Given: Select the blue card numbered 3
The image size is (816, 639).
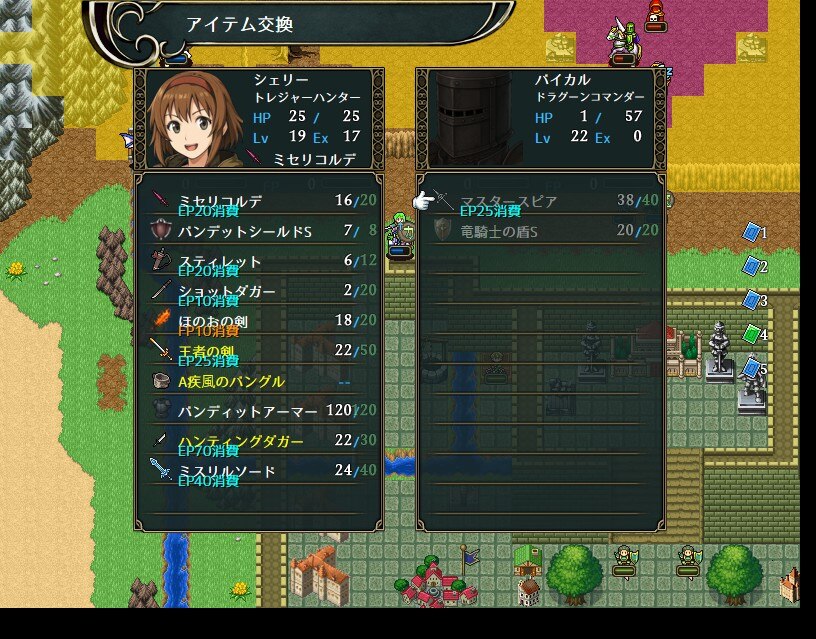Looking at the screenshot, I should point(751,300).
